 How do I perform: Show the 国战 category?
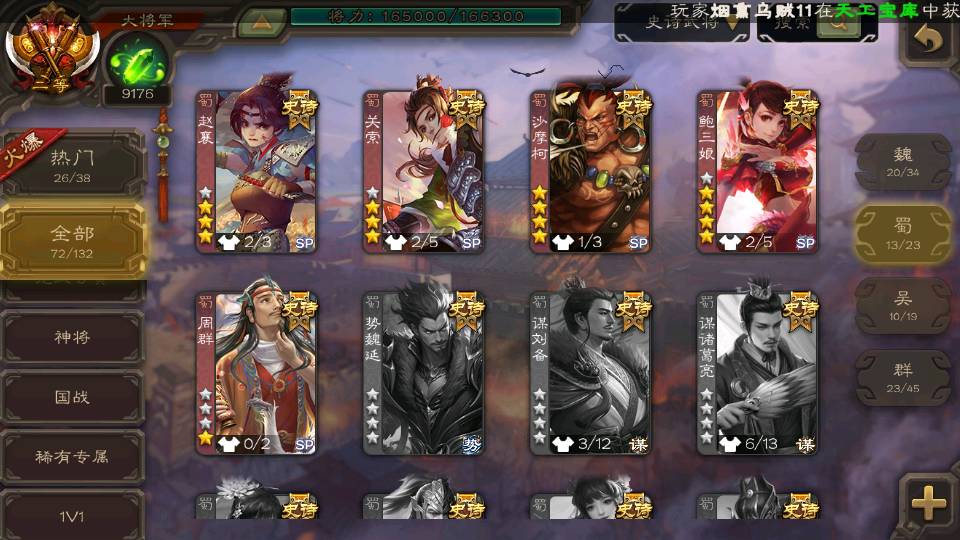tap(72, 397)
